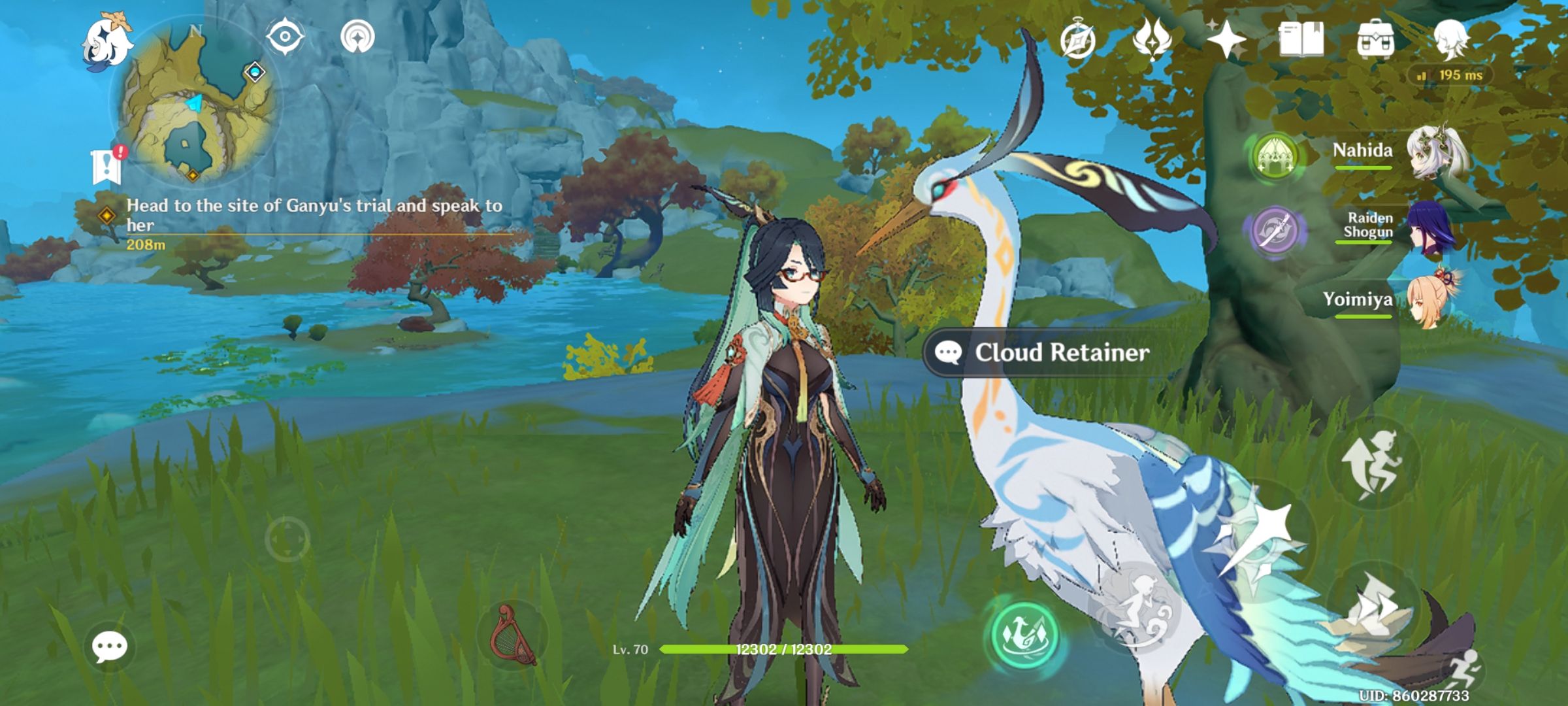Open the in-game chat bubble
Viewport: 1568px width, 706px height.
point(110,645)
